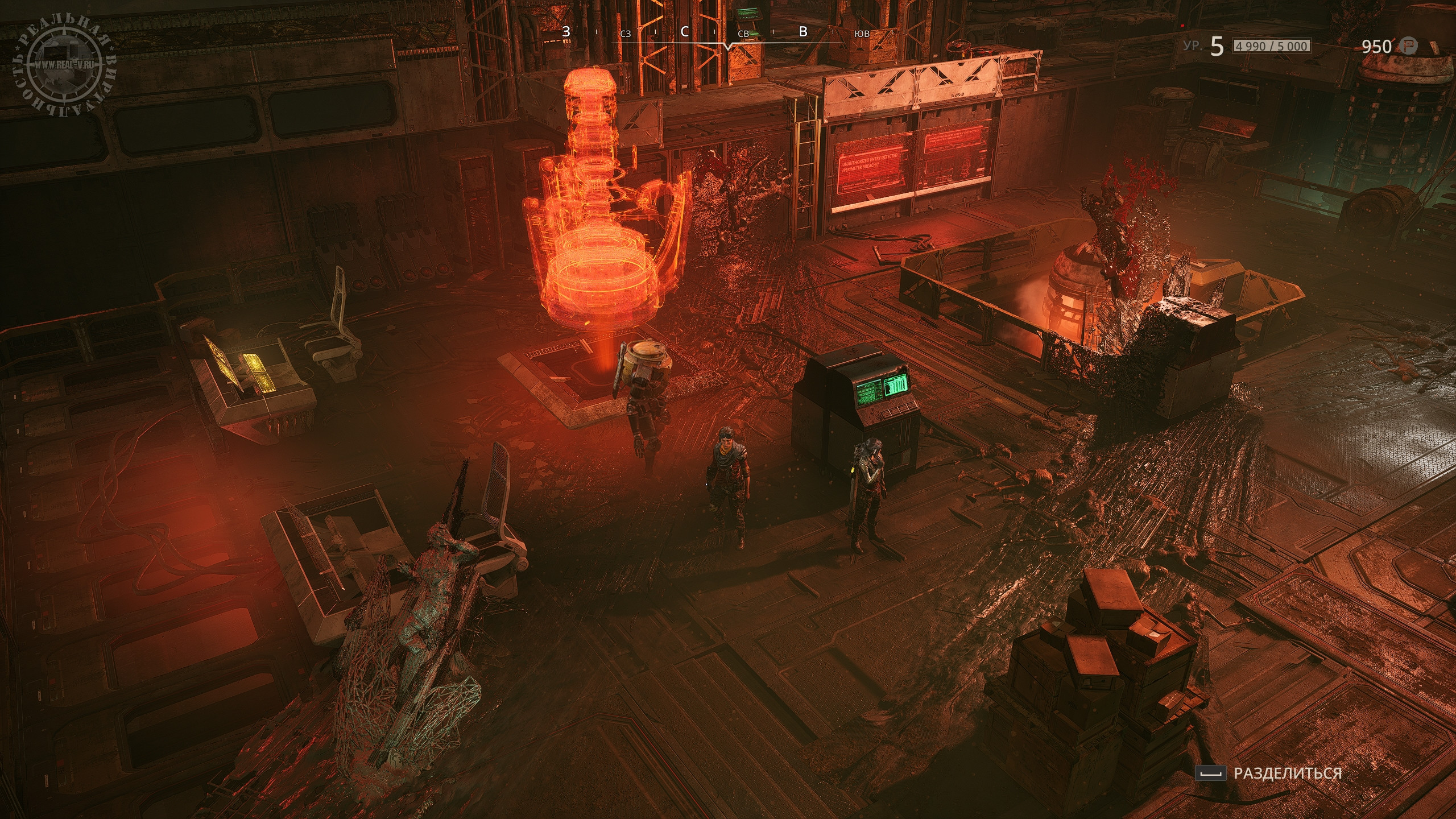Screen dimensions: 1456x819
Task: Click the compass bar's north marker
Action: (x=685, y=32)
